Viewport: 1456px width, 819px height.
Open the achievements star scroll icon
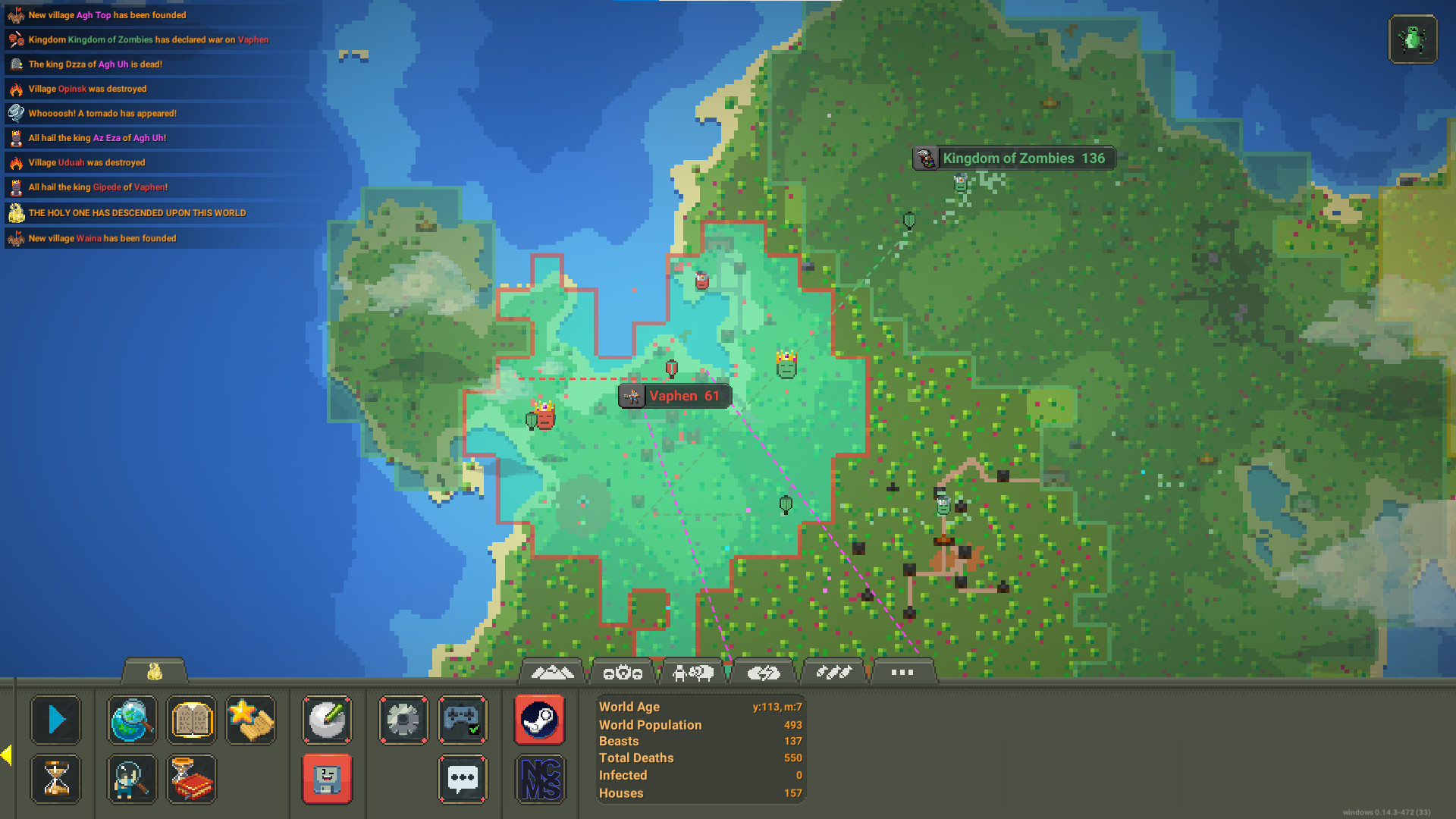250,720
